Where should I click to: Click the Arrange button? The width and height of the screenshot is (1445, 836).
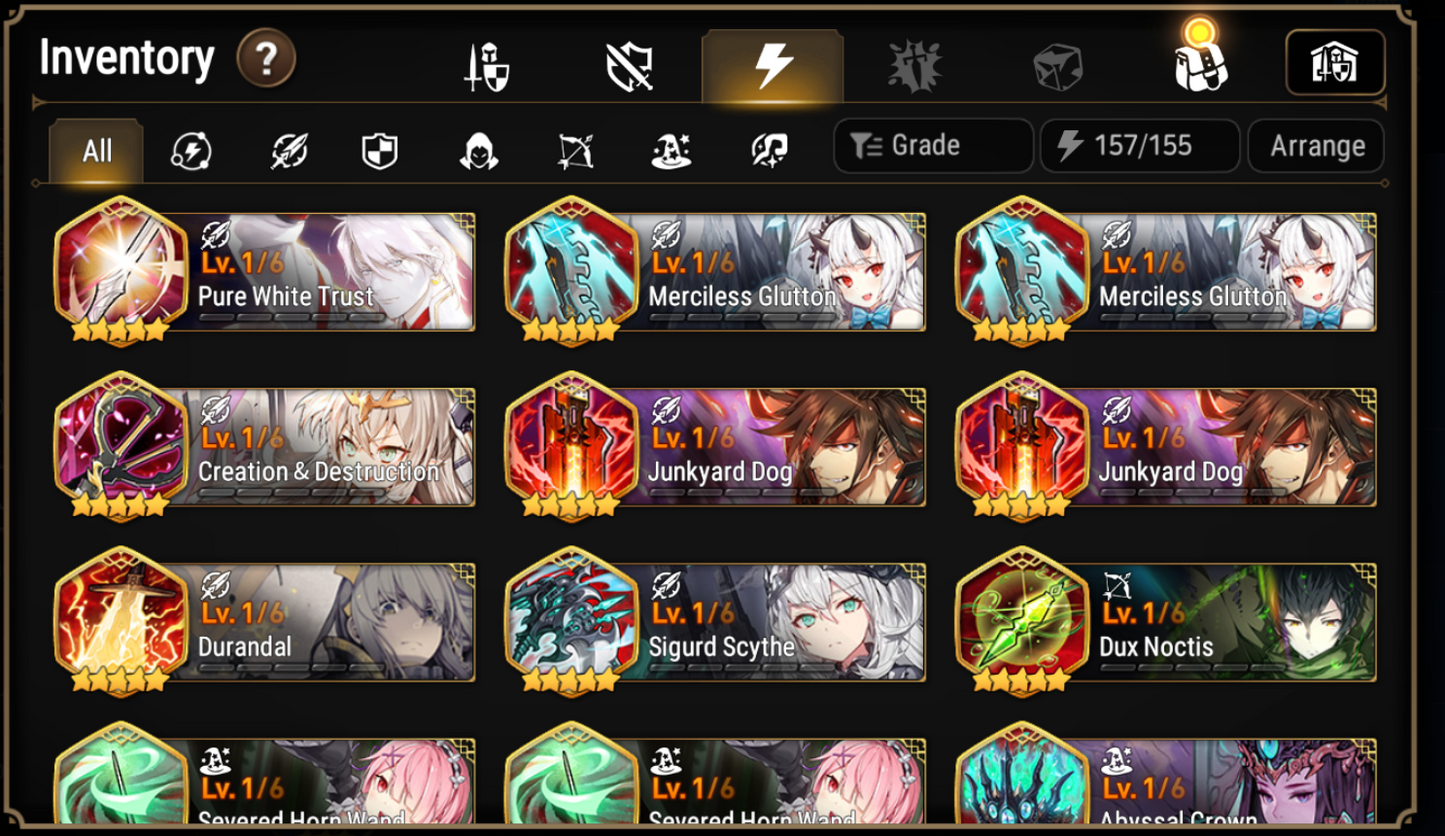[x=1316, y=147]
